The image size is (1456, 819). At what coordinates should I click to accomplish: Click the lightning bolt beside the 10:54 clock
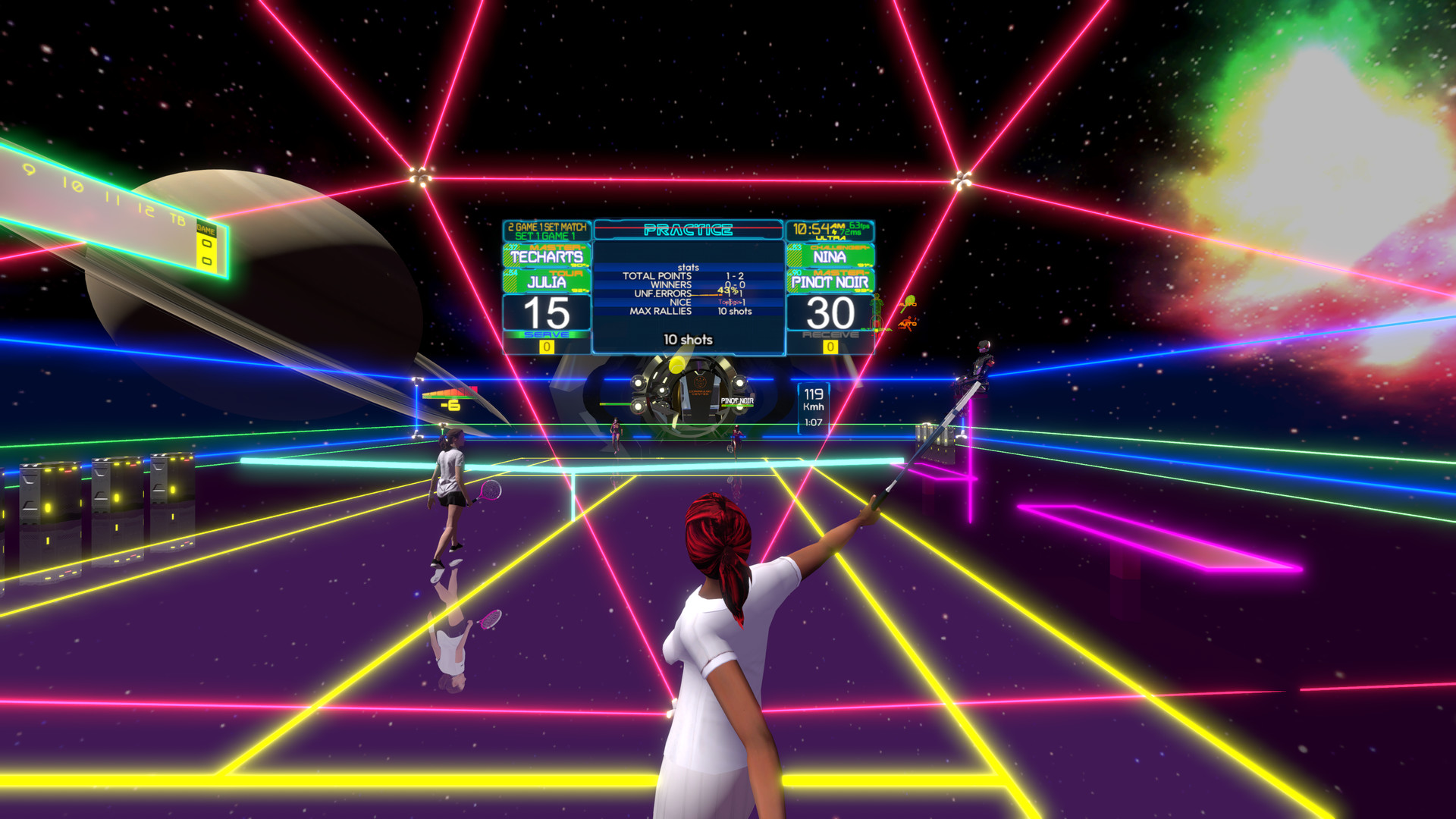pos(835,231)
